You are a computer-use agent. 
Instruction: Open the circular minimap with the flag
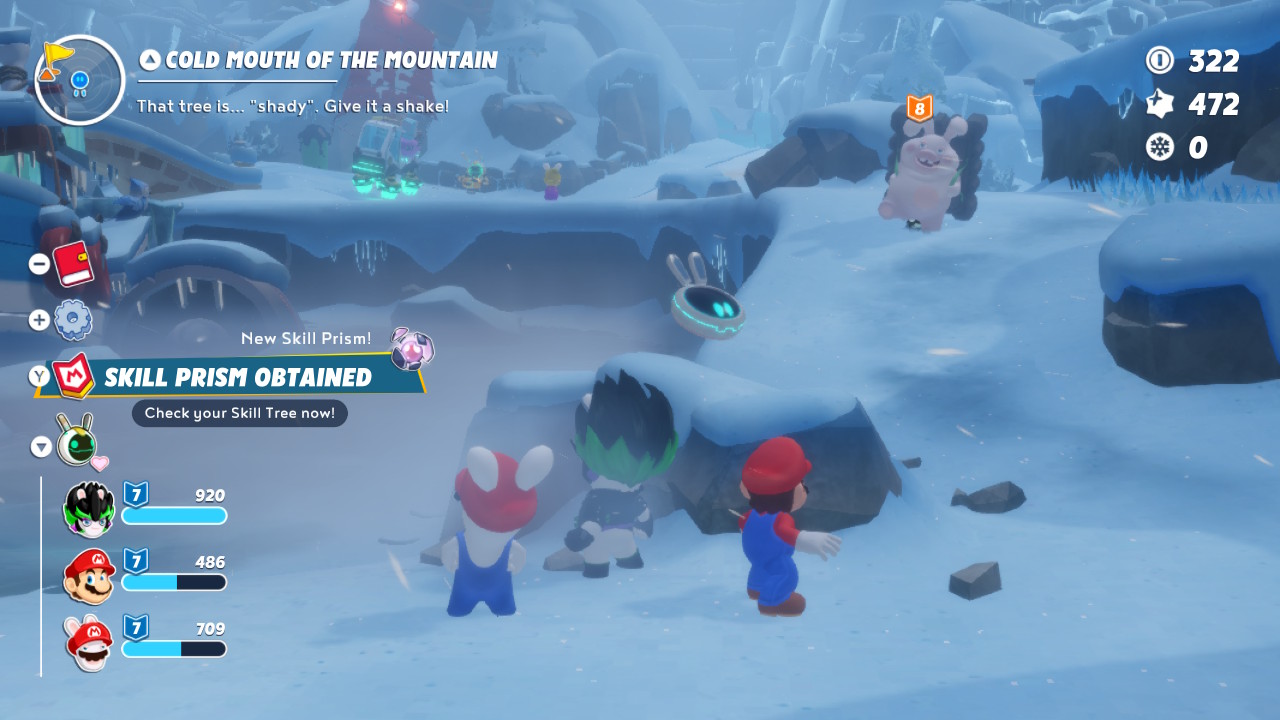[79, 80]
